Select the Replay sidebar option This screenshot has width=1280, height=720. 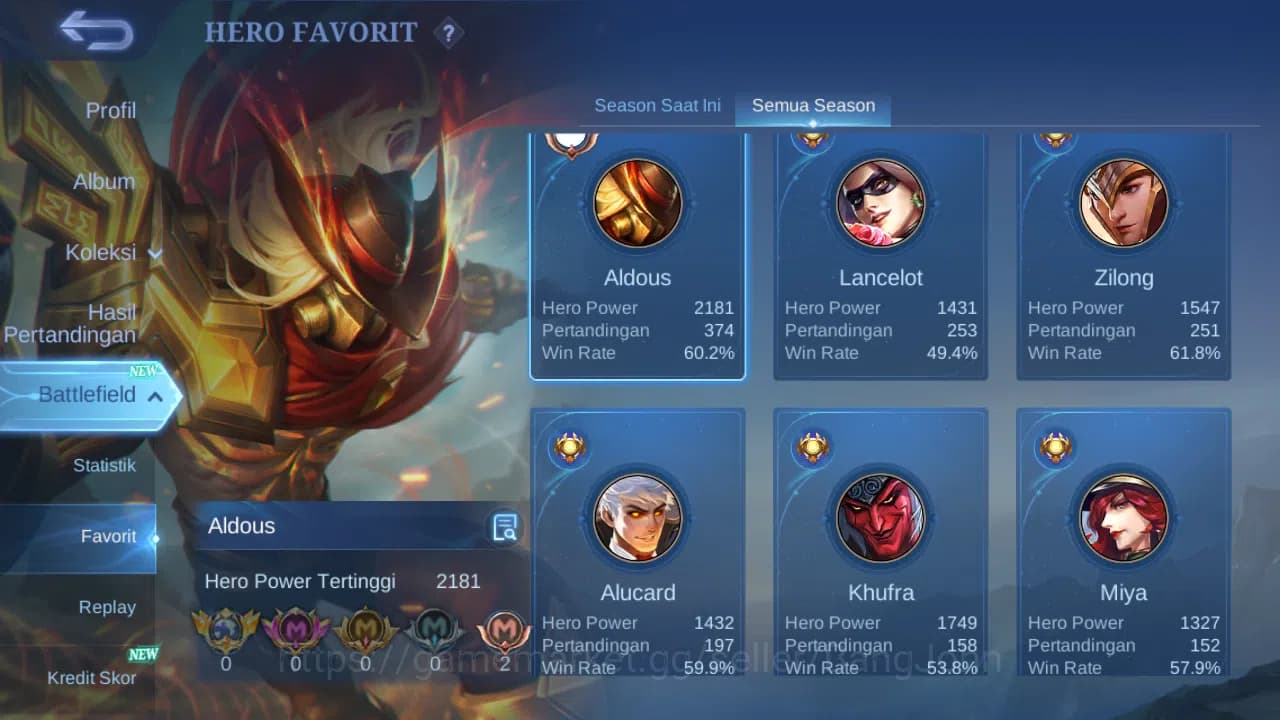(107, 607)
